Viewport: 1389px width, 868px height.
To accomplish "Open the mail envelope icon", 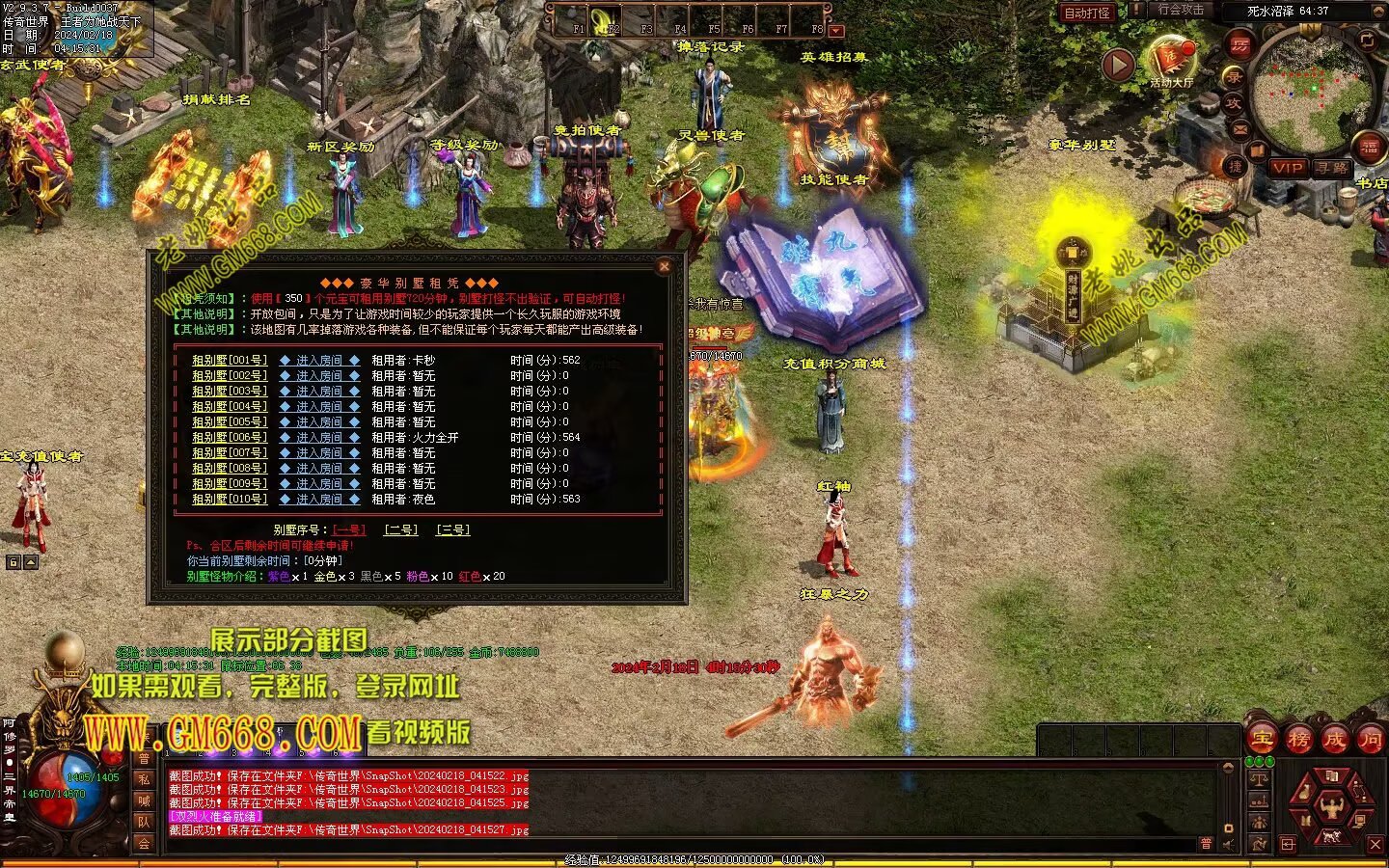I will pos(1240,128).
